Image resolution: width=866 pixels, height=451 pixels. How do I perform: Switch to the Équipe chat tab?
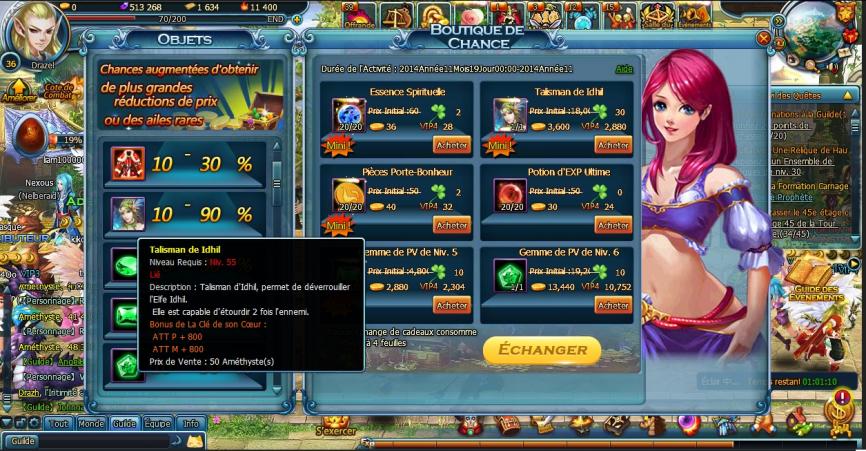(157, 424)
